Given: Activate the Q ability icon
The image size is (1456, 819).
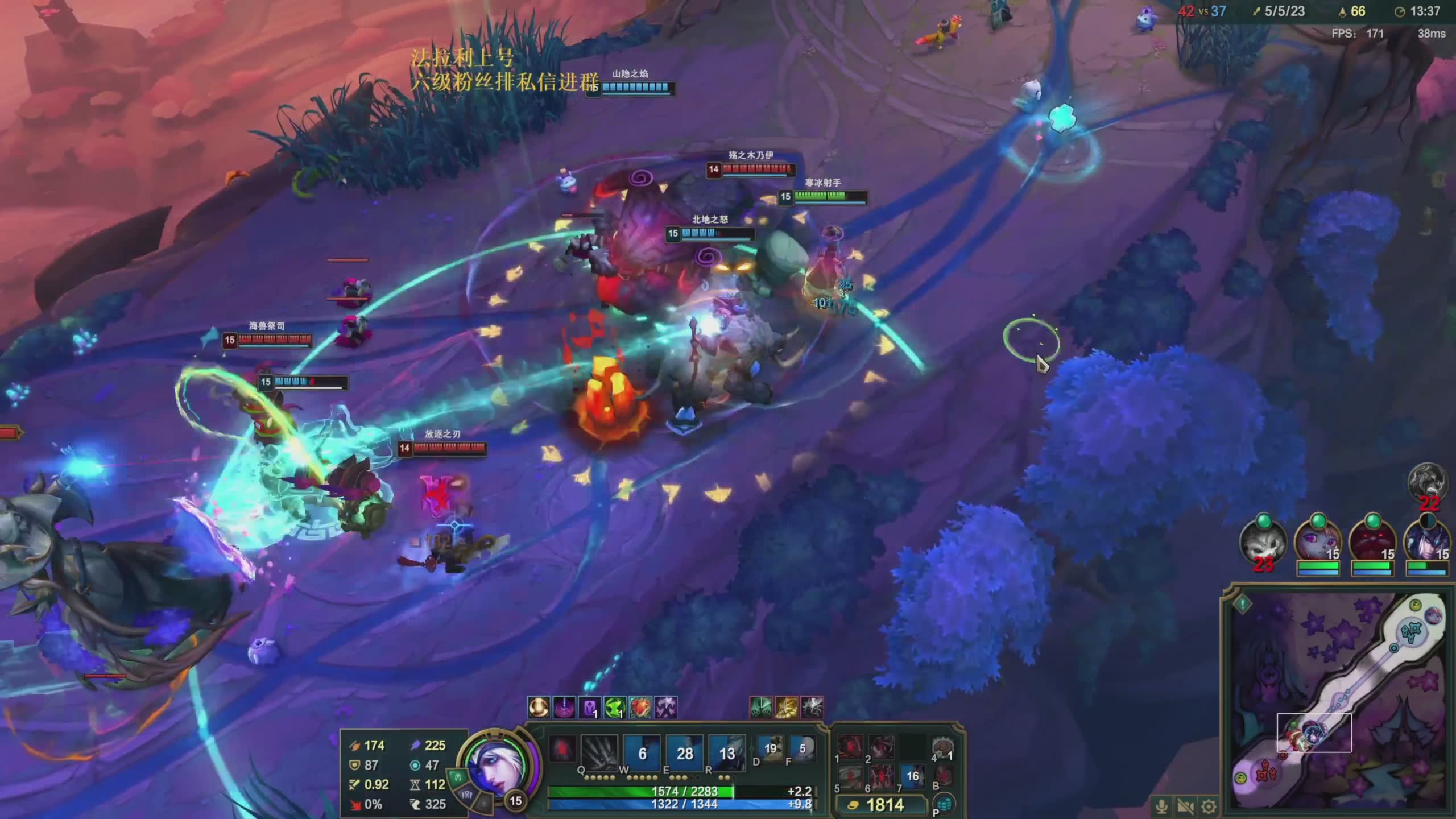Looking at the screenshot, I should [x=599, y=752].
